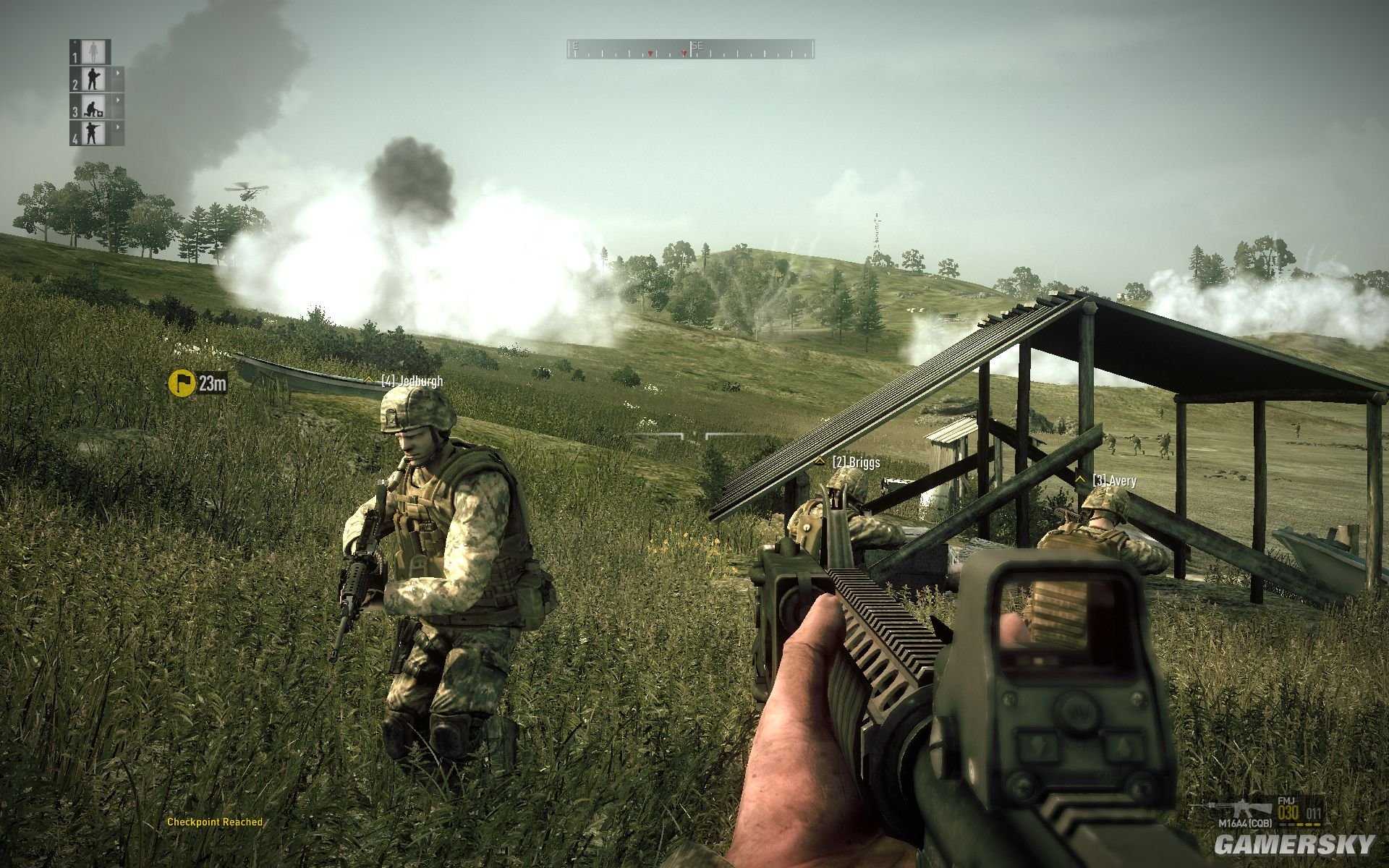Select the Avery squad name tag

[x=1113, y=480]
